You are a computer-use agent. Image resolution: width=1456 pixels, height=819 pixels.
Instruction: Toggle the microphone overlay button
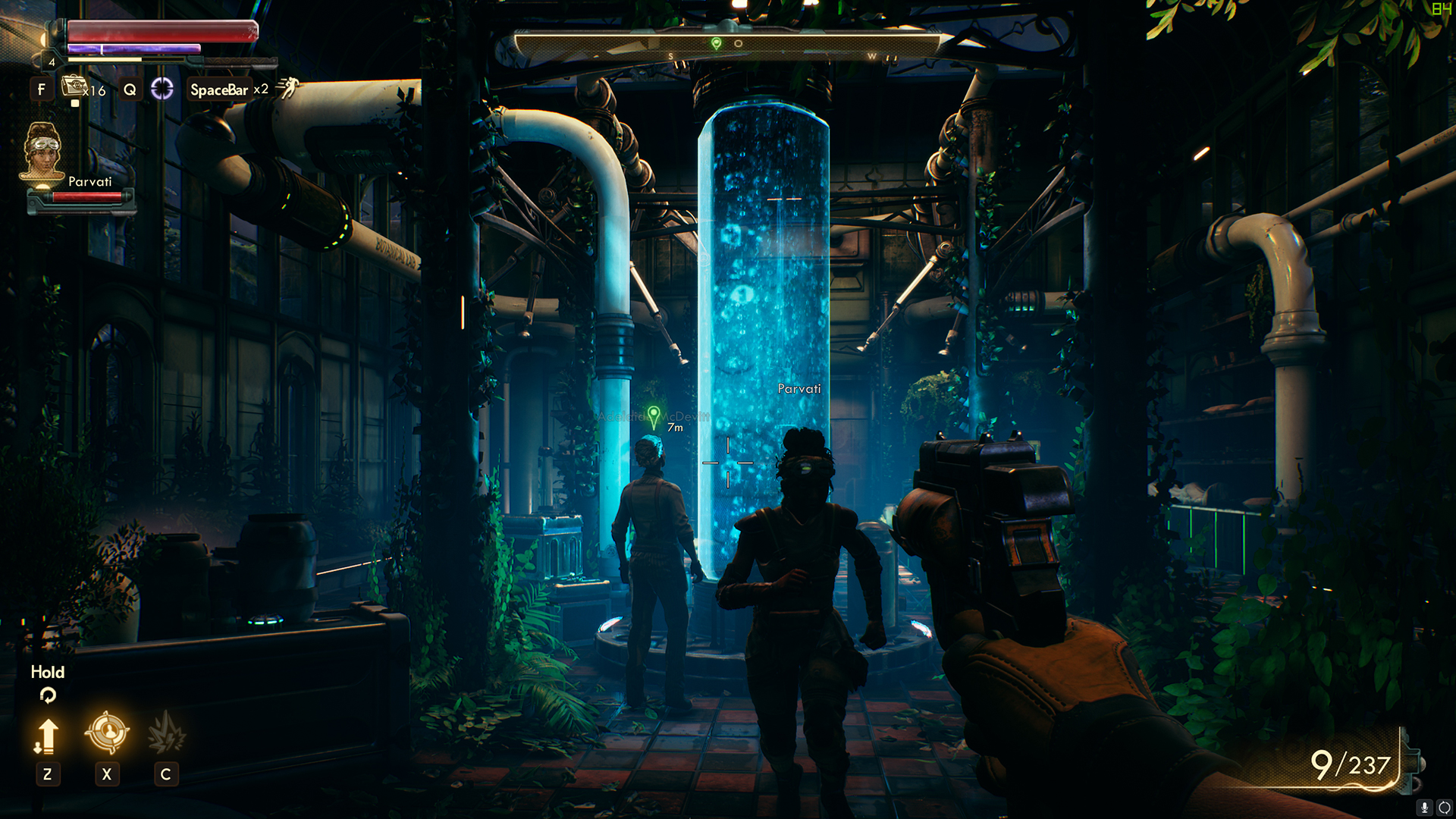1425,808
